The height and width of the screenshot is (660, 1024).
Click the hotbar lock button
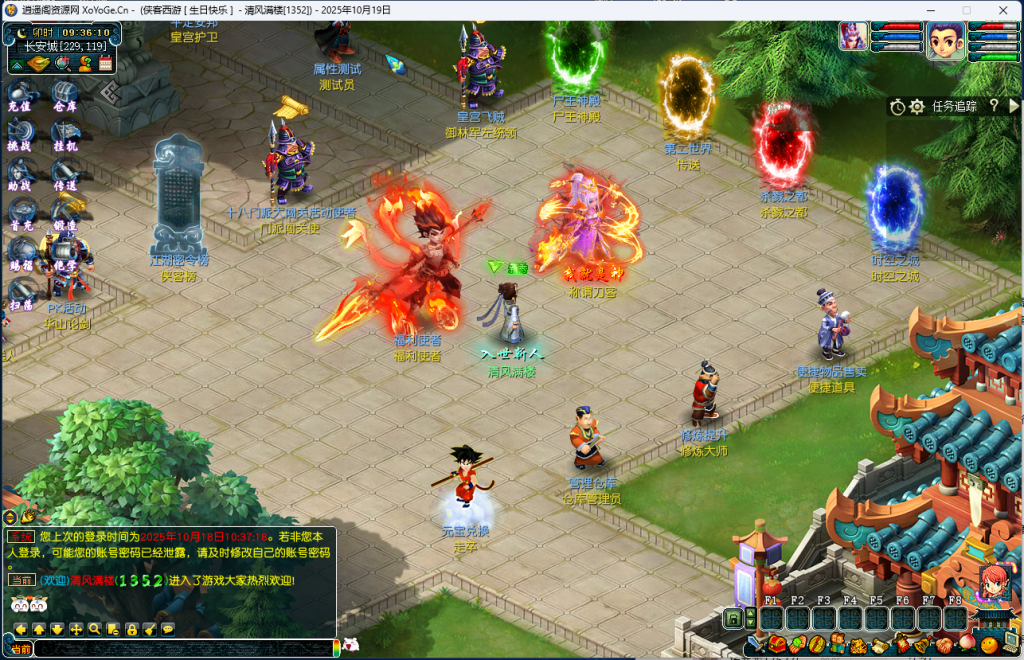point(733,619)
